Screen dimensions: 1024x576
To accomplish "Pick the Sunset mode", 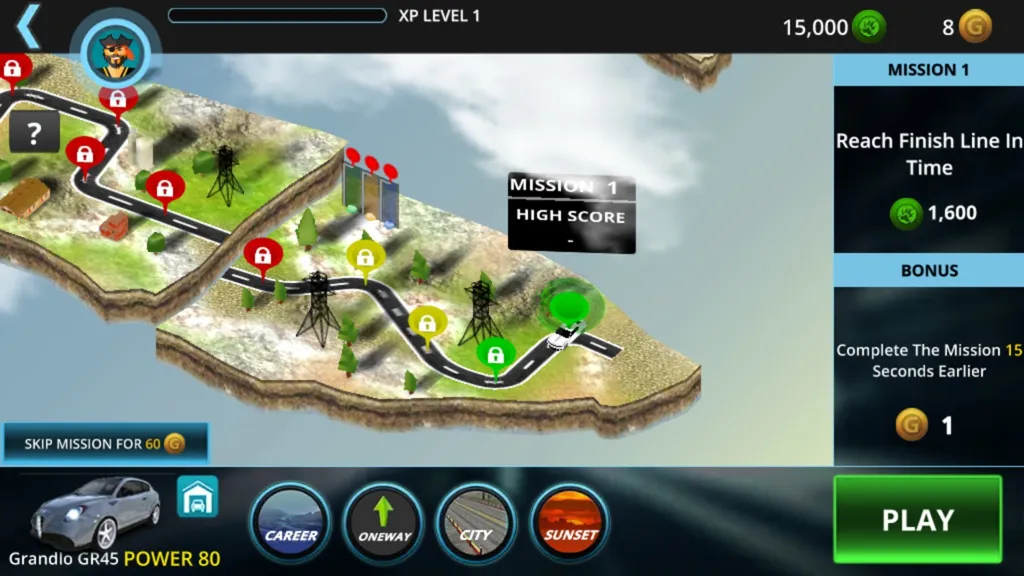I will (570, 524).
